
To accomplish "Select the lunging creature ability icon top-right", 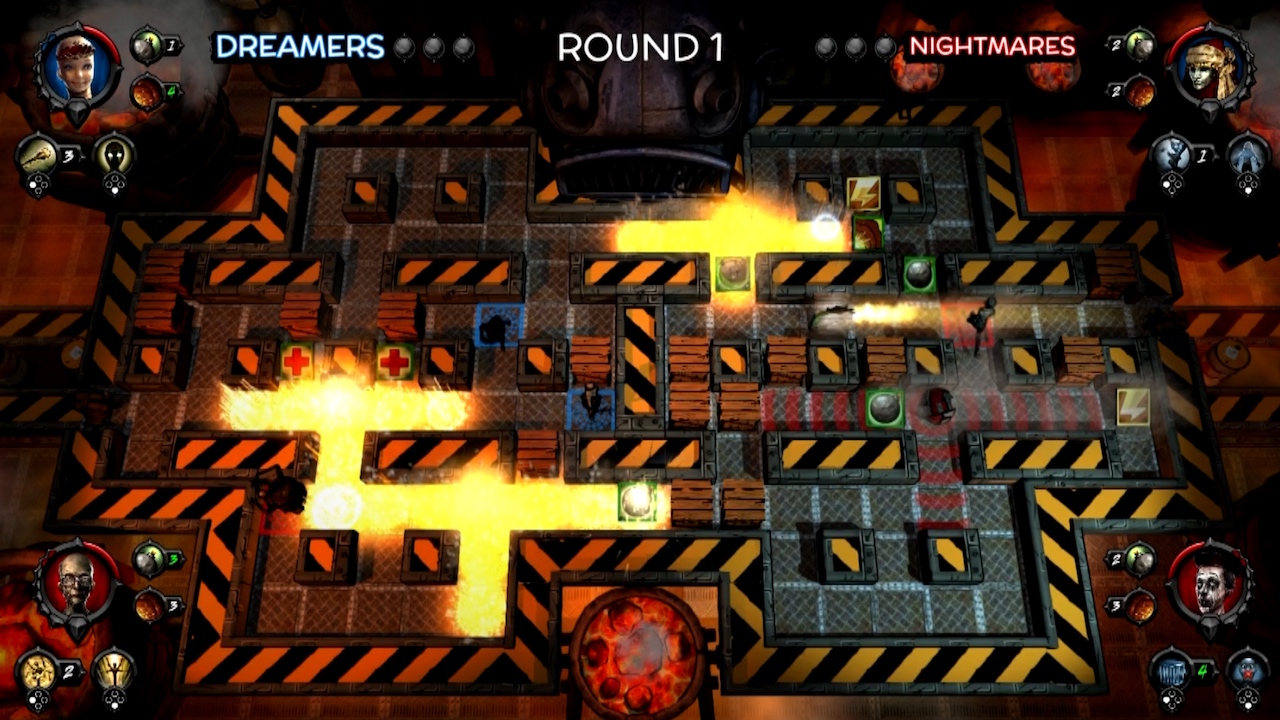I will 1171,155.
